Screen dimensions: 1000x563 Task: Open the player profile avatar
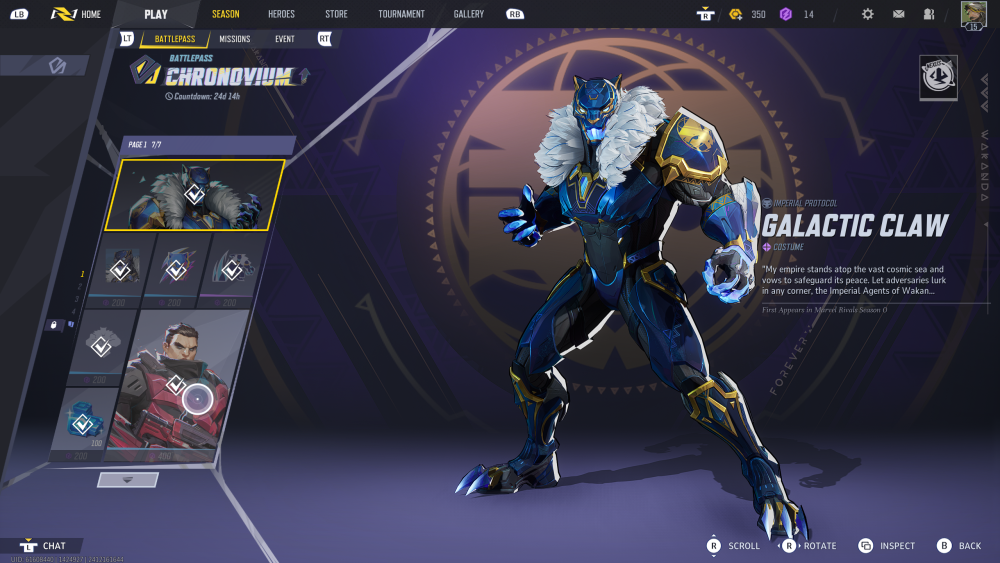(972, 15)
